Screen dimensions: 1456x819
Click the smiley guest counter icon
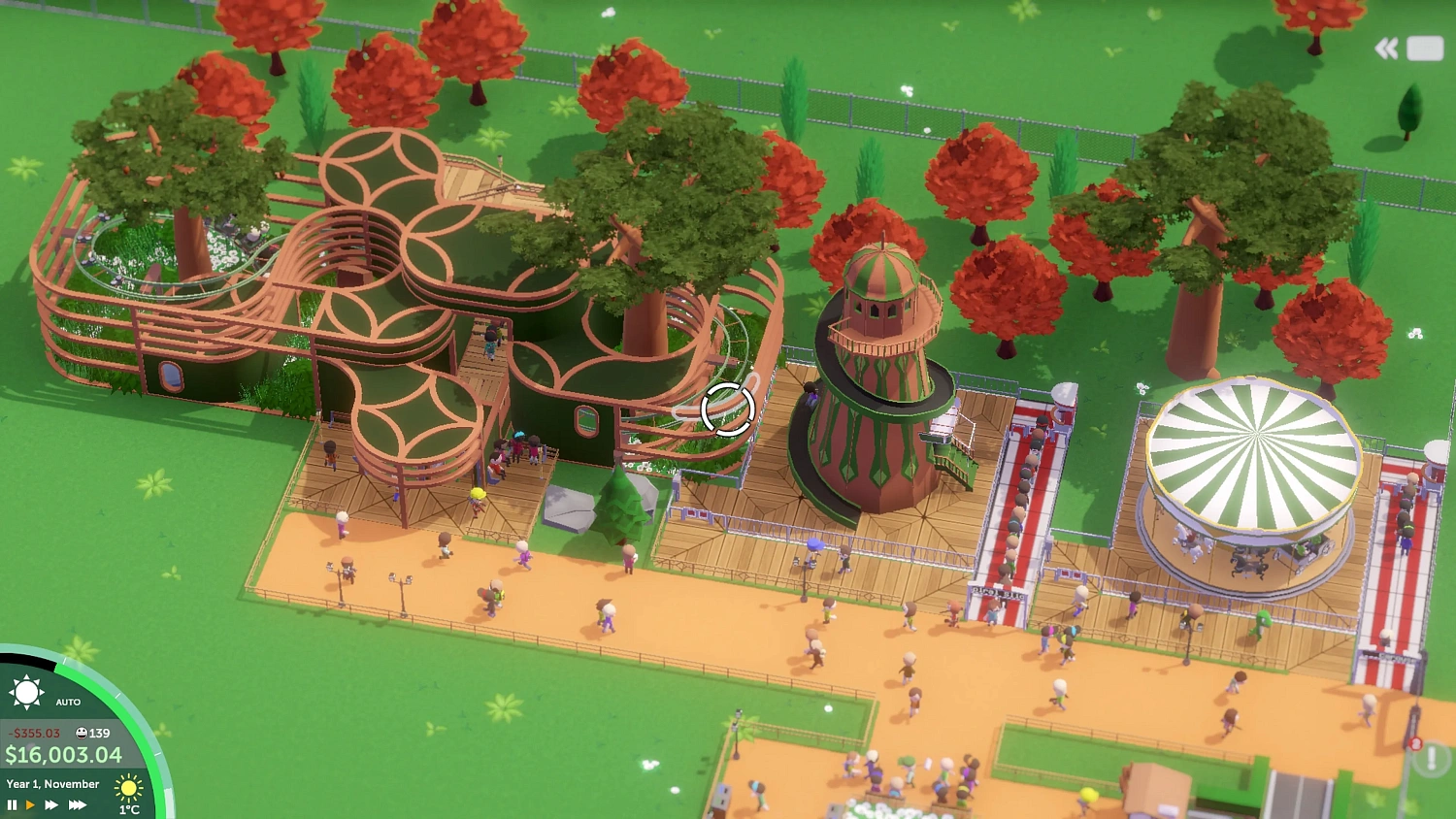[x=81, y=734]
